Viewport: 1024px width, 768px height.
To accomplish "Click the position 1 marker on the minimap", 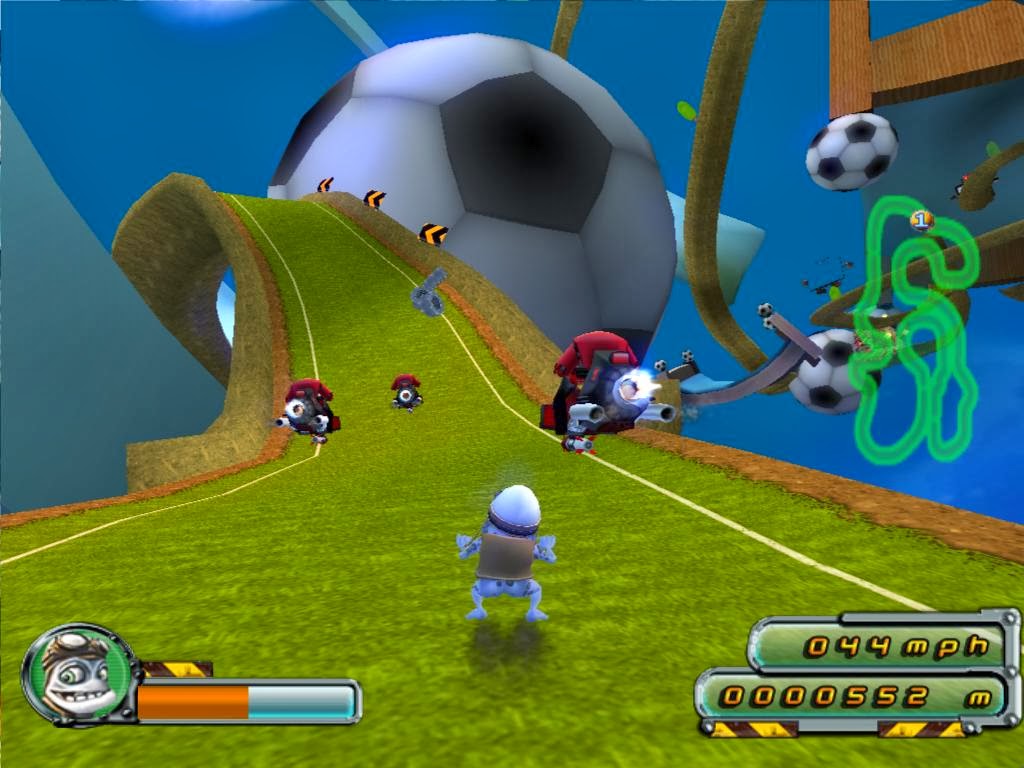I will (x=922, y=220).
